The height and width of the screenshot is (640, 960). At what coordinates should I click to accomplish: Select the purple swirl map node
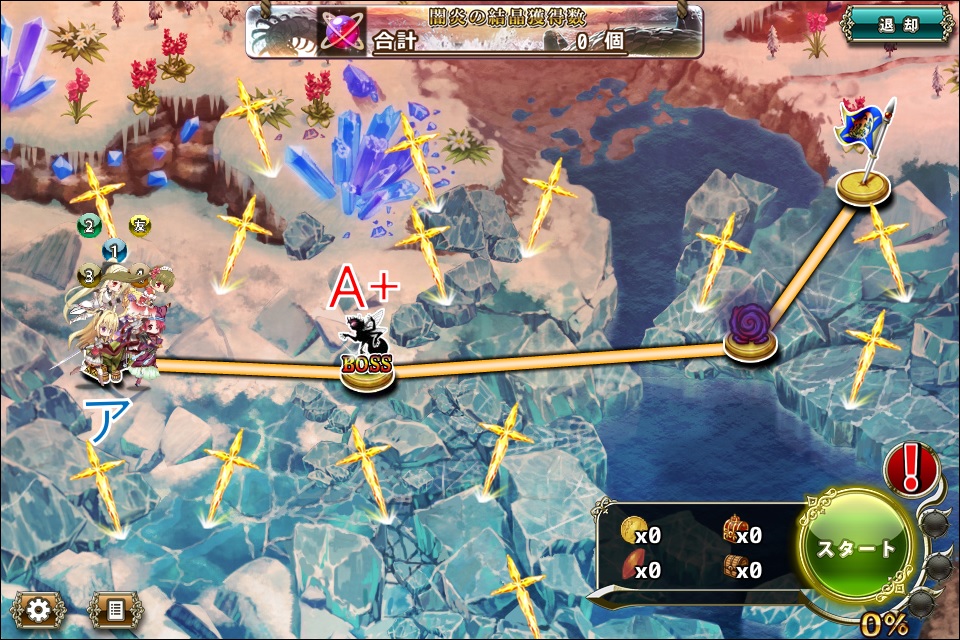coord(749,329)
